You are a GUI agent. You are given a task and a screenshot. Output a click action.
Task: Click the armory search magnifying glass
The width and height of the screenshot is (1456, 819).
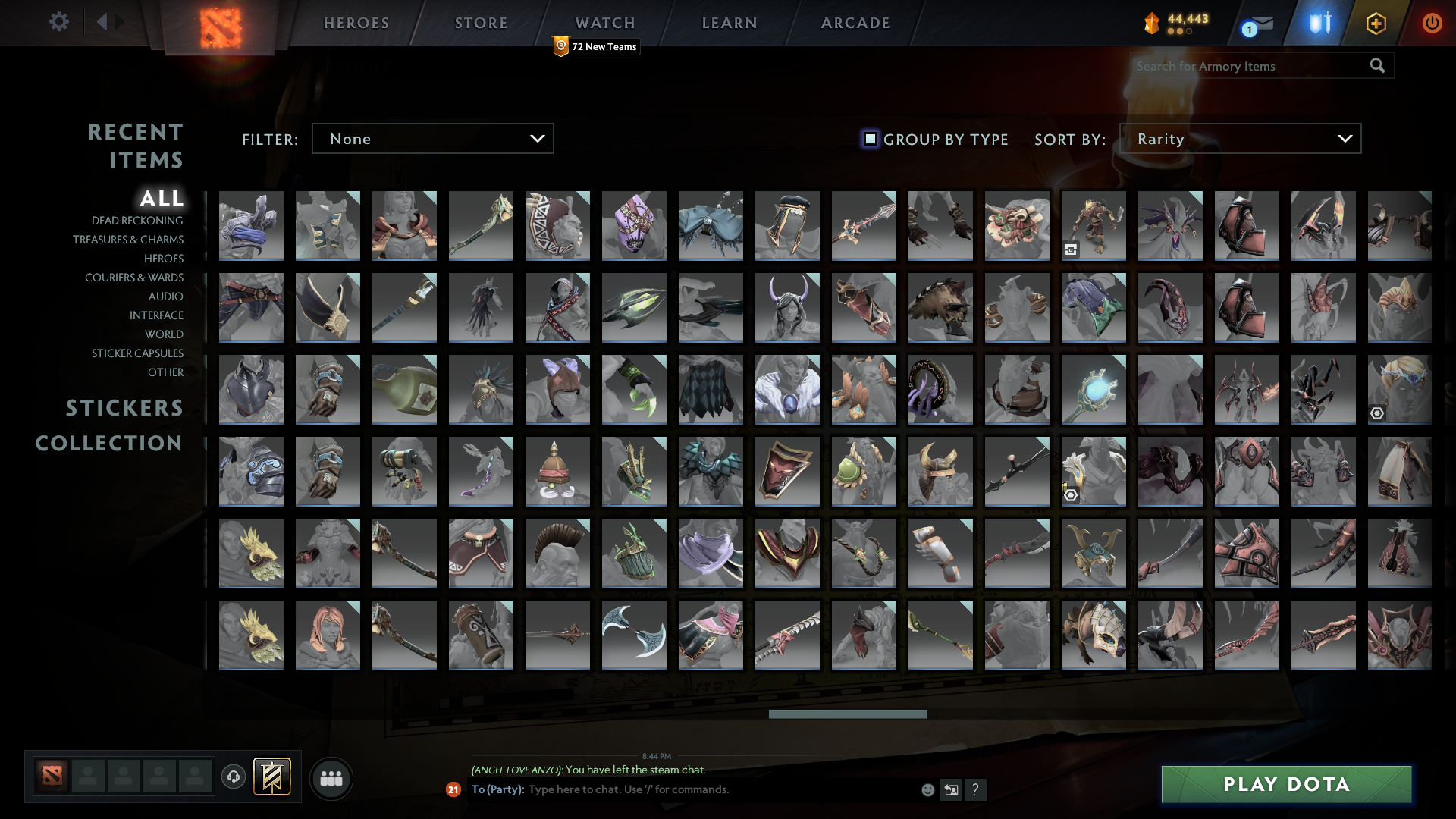pyautogui.click(x=1376, y=66)
